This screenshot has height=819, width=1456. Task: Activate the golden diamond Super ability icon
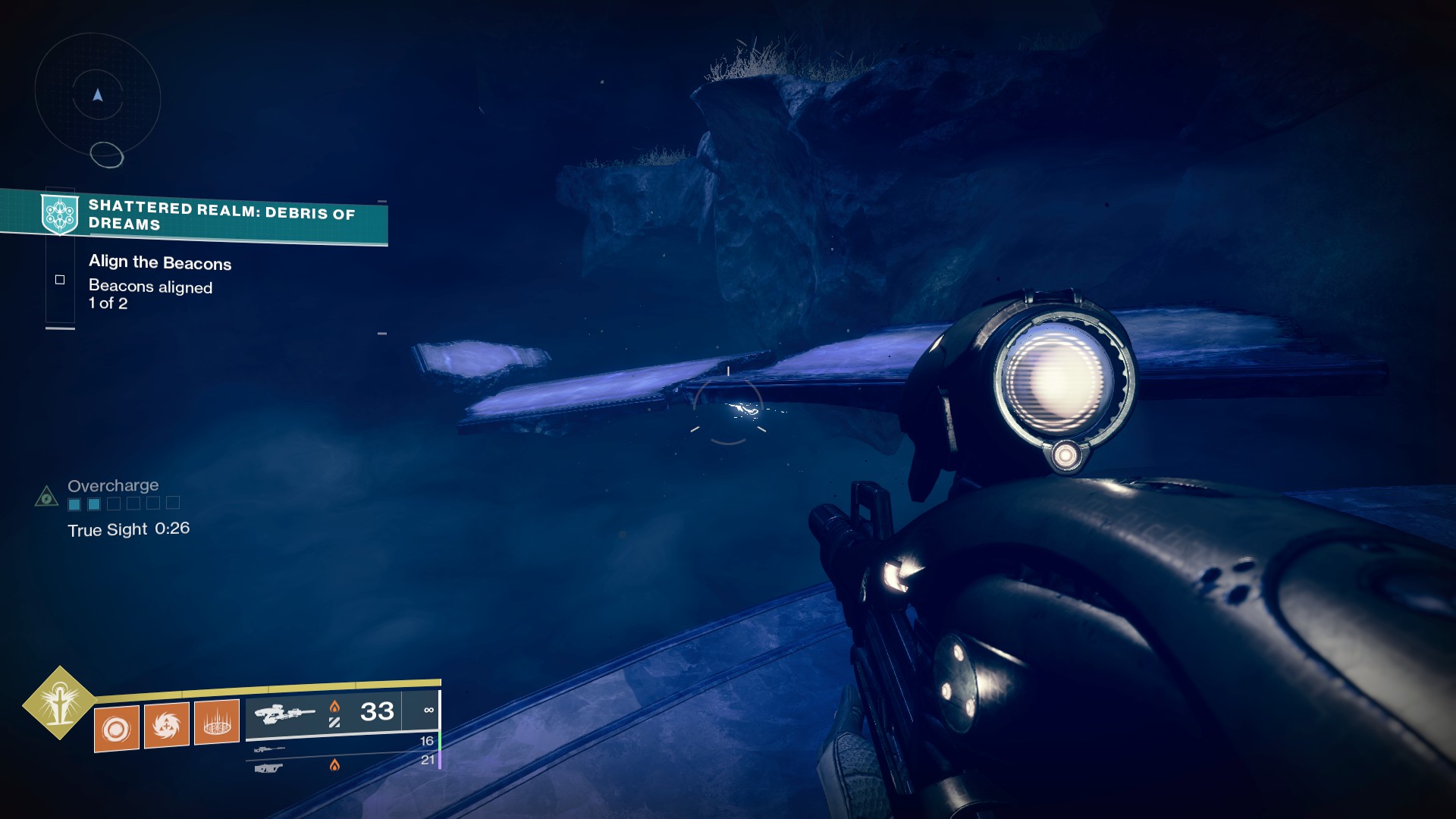59,703
